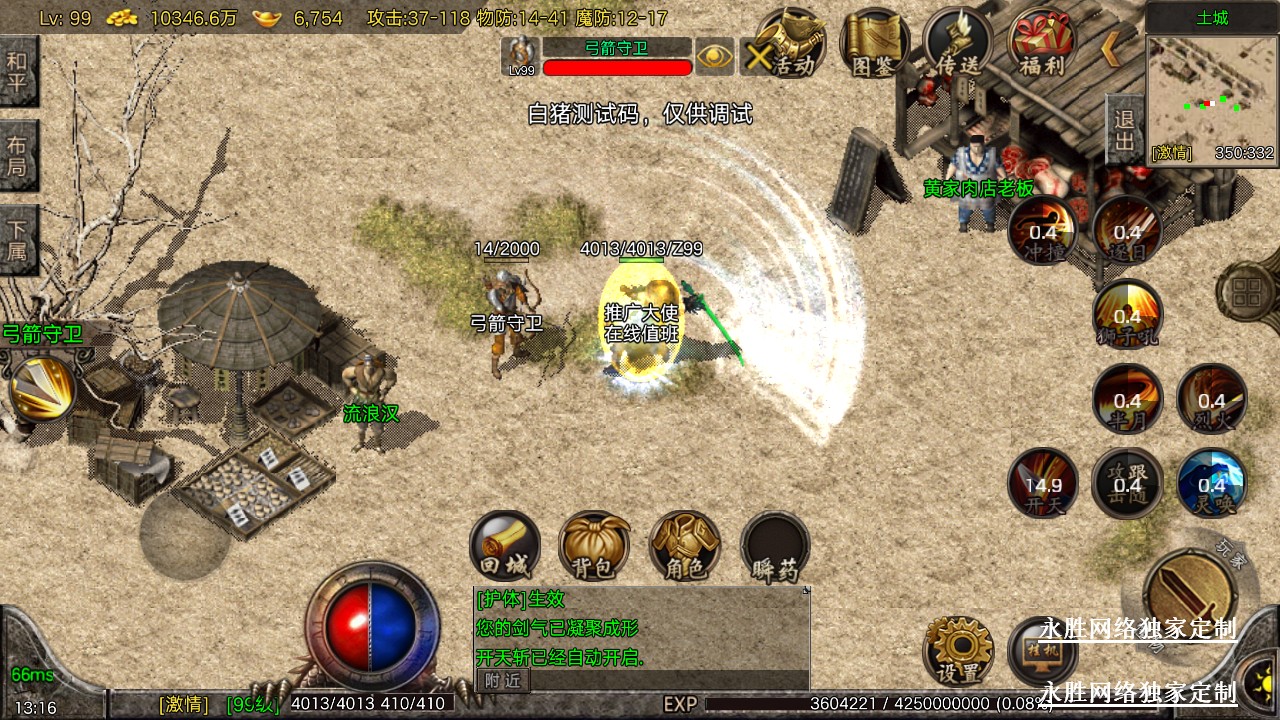This screenshot has width=1280, height=720.
Task: Cast the 烈火 flame sword skill
Action: (1211, 399)
